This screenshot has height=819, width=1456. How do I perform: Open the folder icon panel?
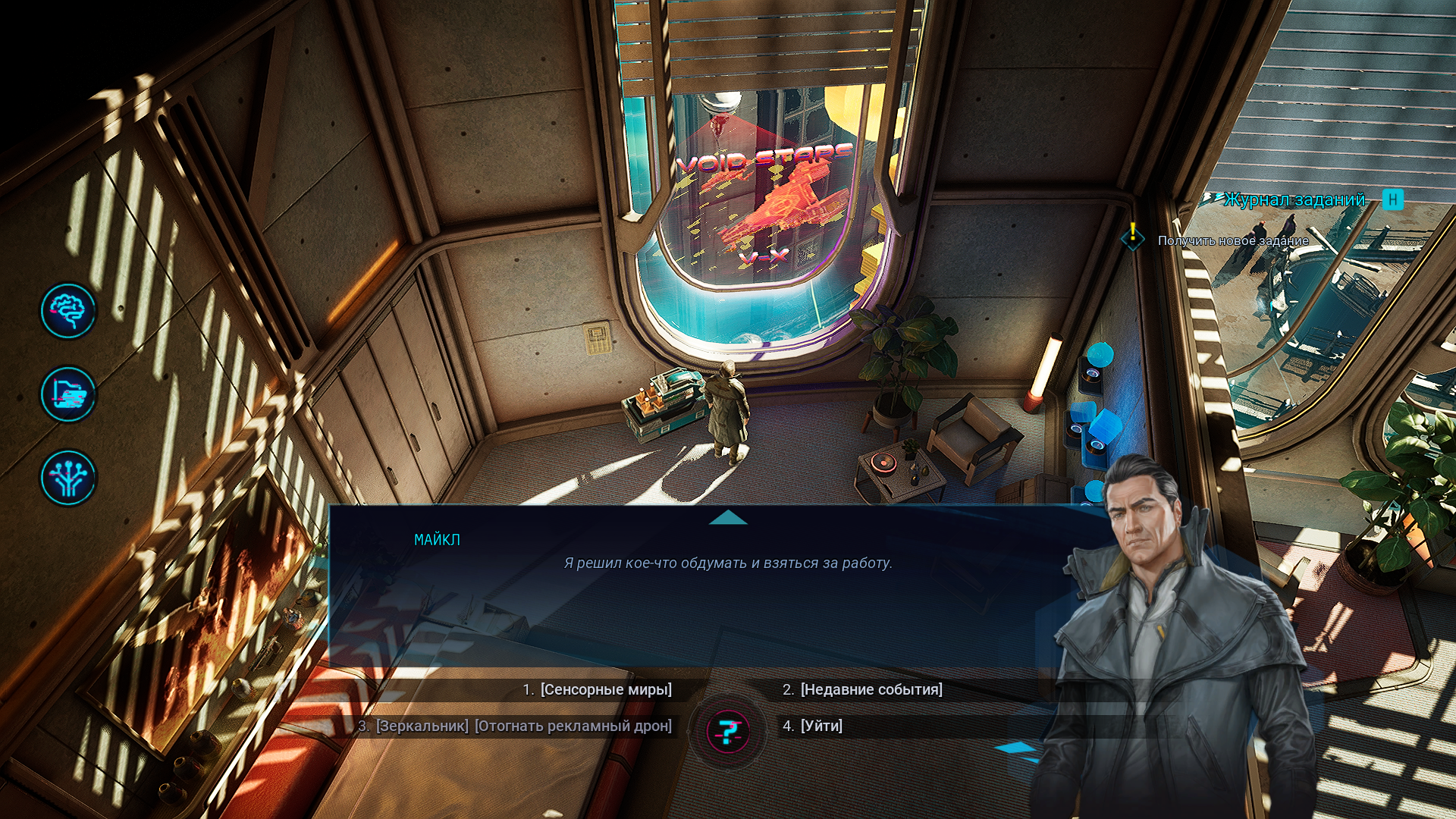click(x=68, y=394)
